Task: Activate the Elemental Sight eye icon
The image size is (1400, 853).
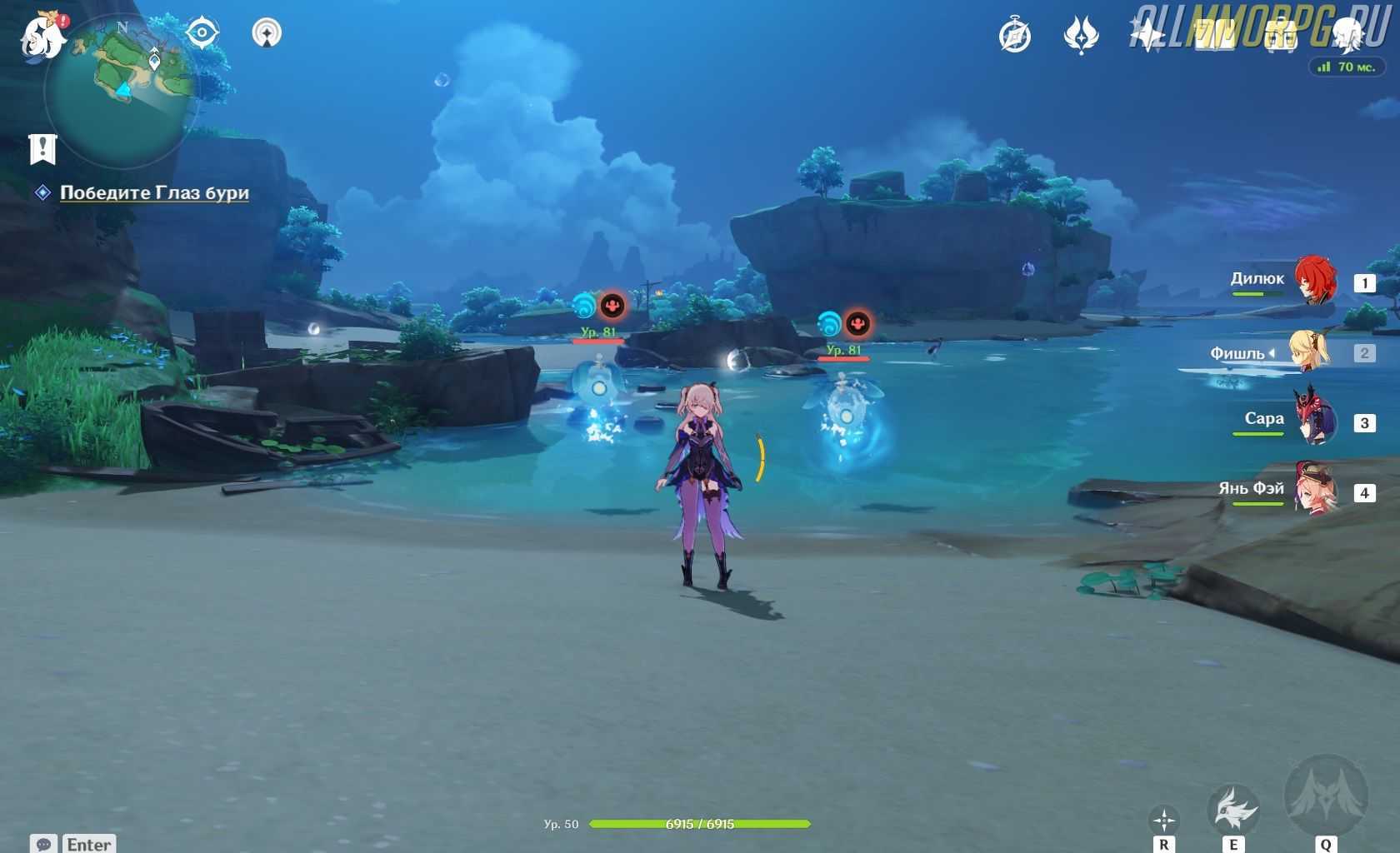Action: pyautogui.click(x=202, y=33)
